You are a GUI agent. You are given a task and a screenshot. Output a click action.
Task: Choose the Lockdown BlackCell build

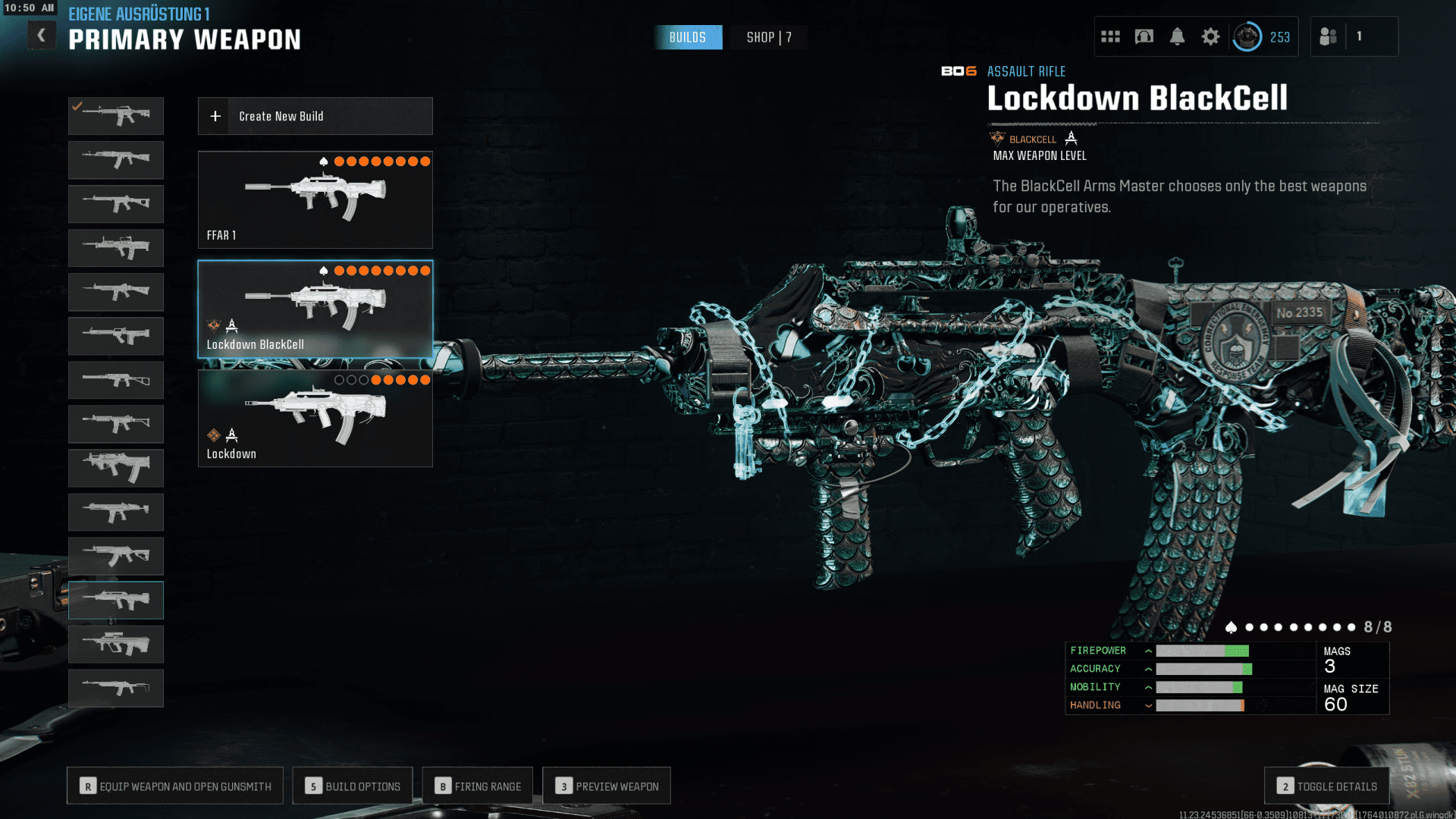pos(315,309)
